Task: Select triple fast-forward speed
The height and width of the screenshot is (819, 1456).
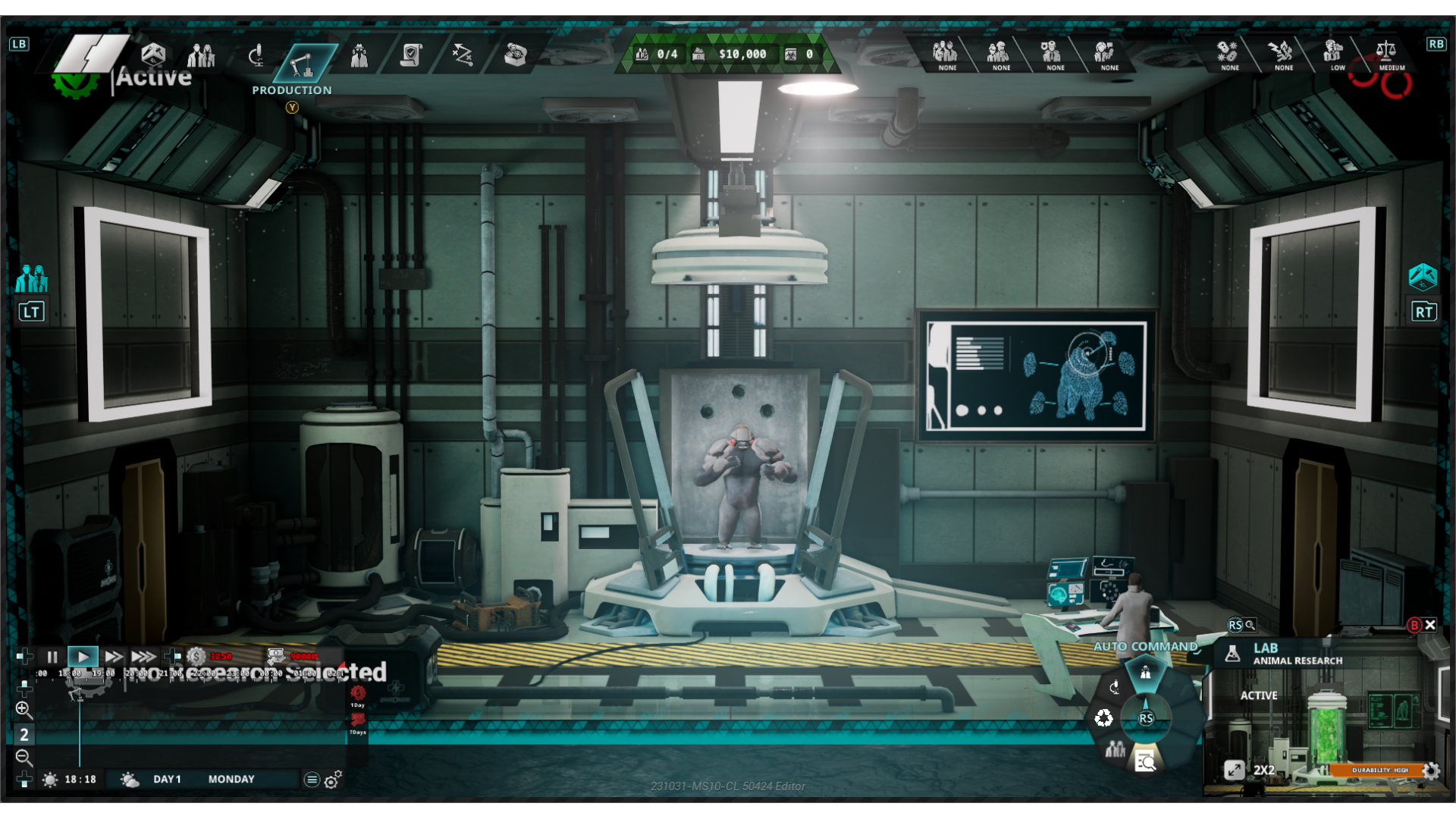Action: [143, 657]
